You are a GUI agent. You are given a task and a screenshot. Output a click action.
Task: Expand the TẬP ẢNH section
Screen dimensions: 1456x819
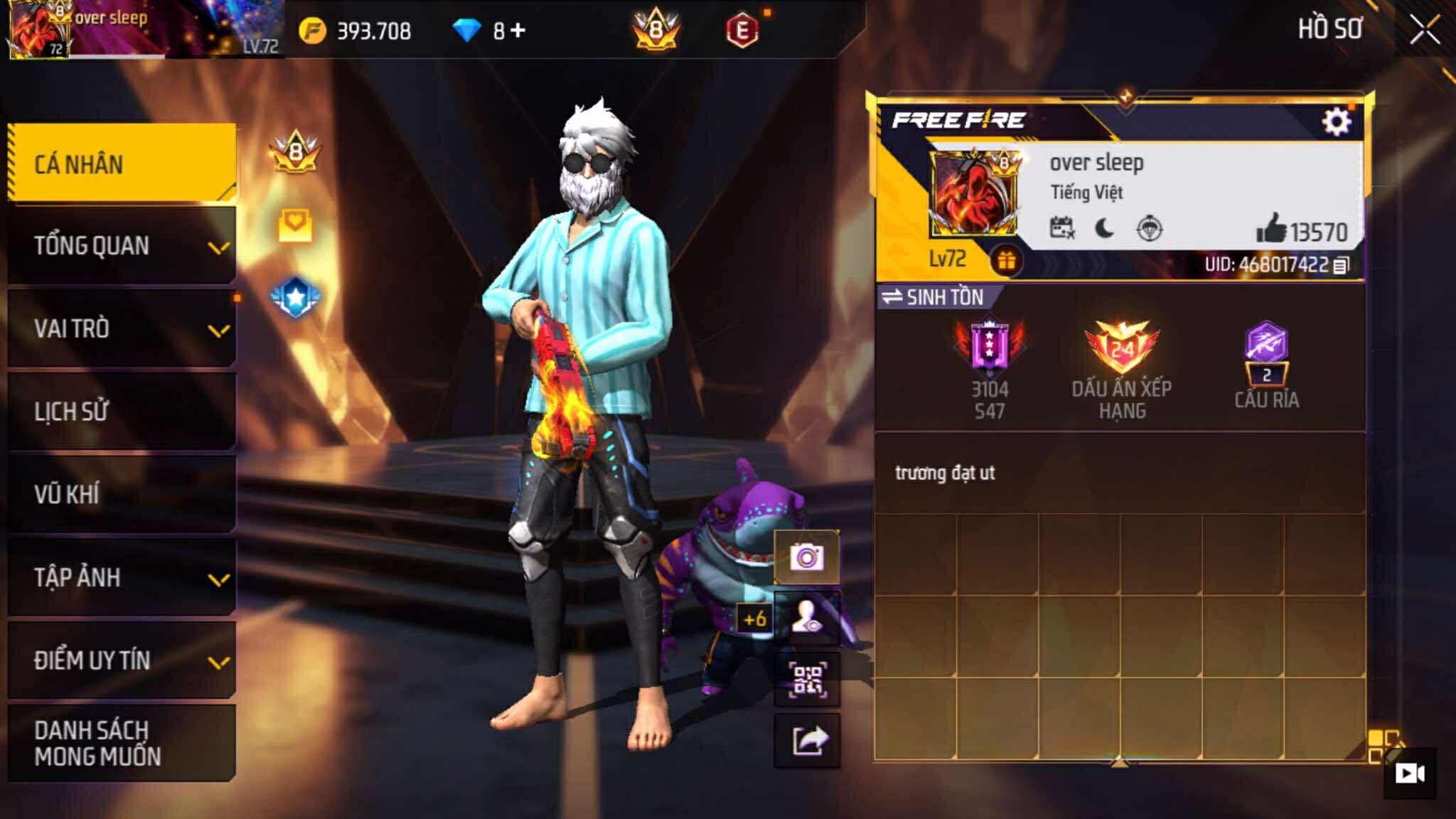tap(122, 577)
